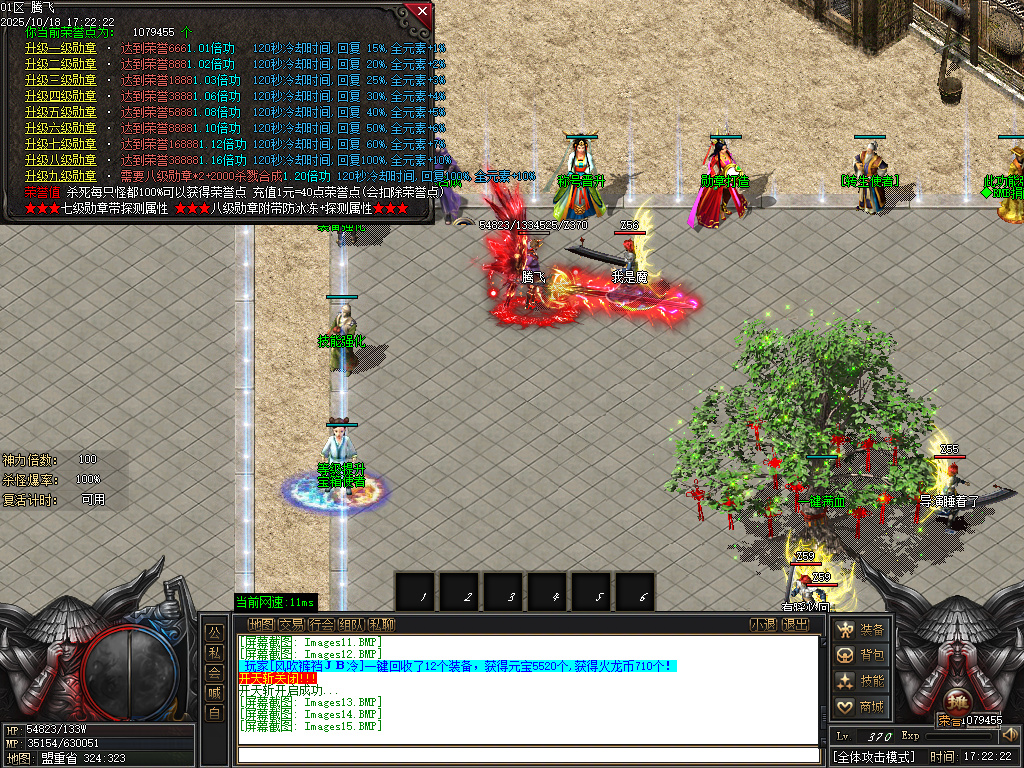The width and height of the screenshot is (1024, 768).
Task: Open the 组队 team panel
Action: coord(351,625)
